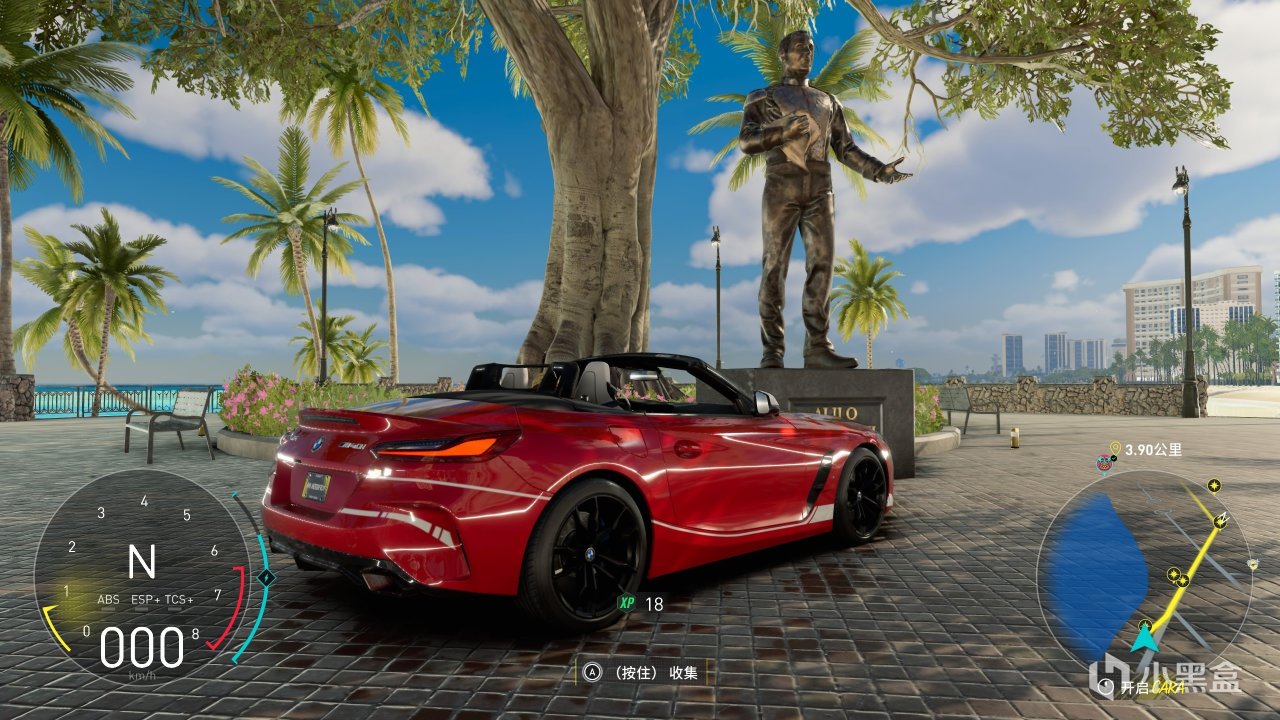This screenshot has width=1280, height=720.
Task: Activate the nitro lightning diamond icon
Action: coord(266,577)
